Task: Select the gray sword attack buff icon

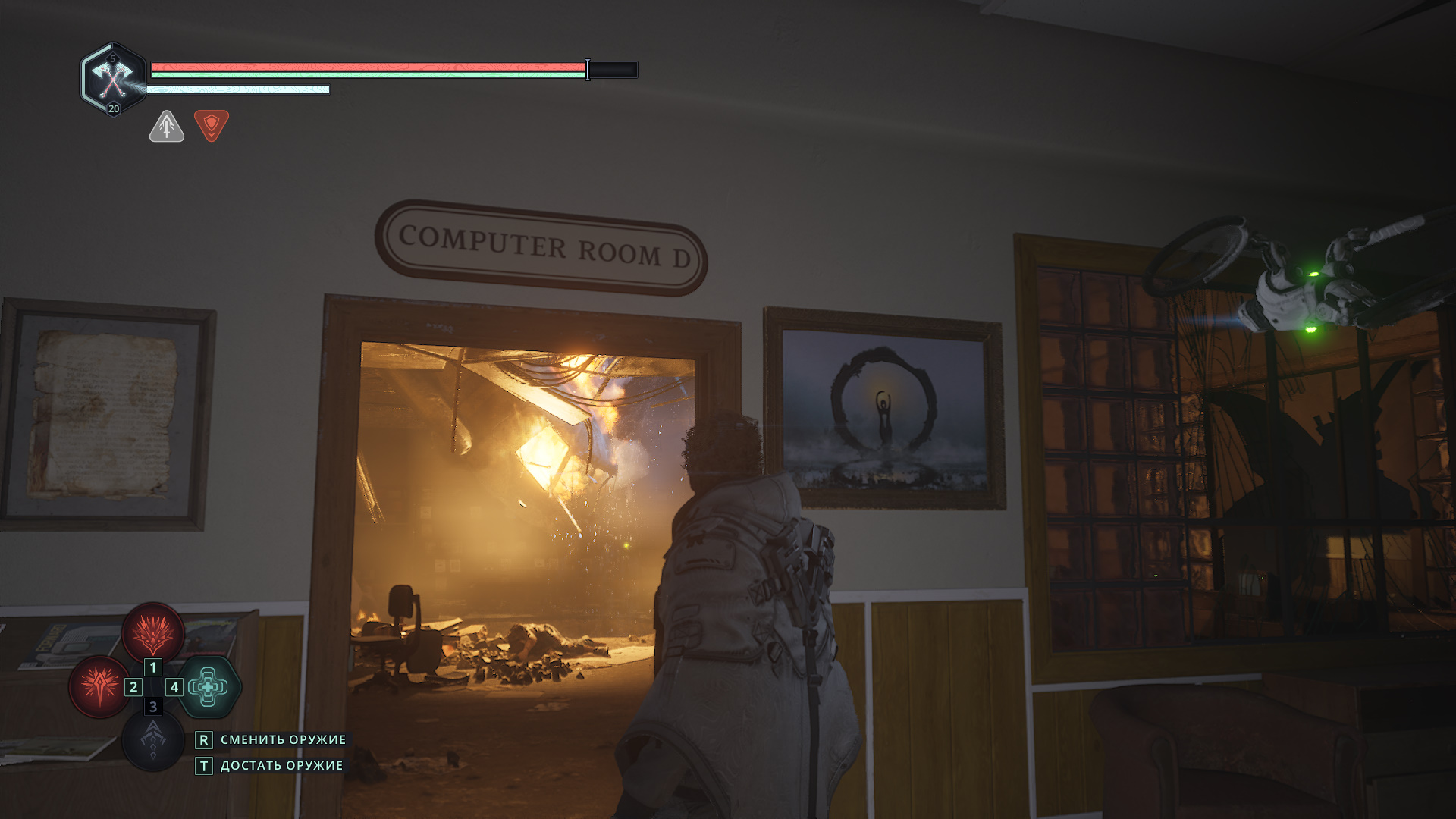Action: 167,126
